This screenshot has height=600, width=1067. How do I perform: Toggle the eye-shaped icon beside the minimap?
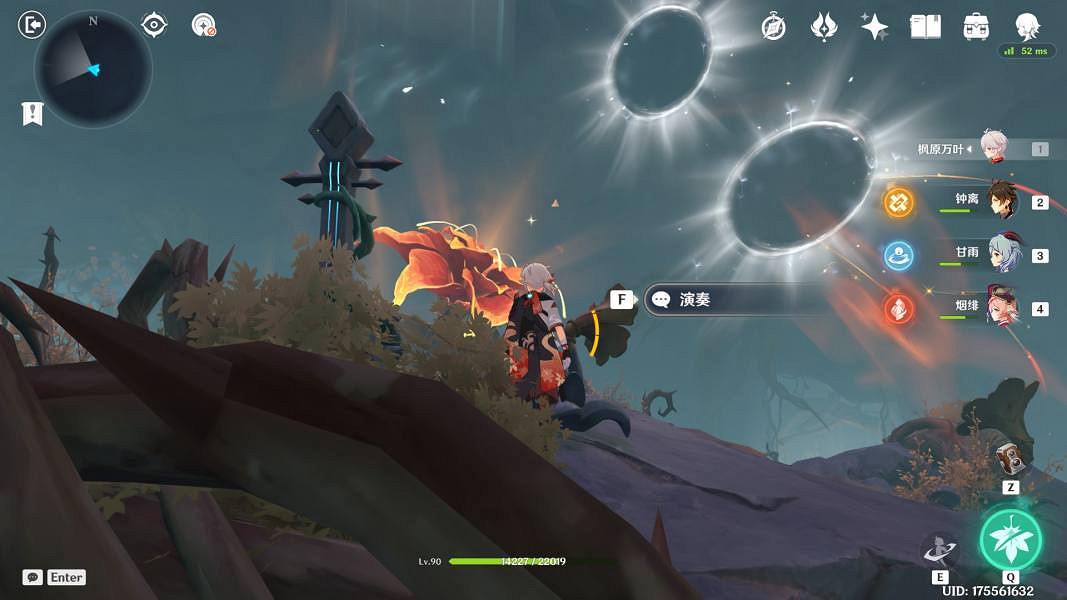(154, 25)
